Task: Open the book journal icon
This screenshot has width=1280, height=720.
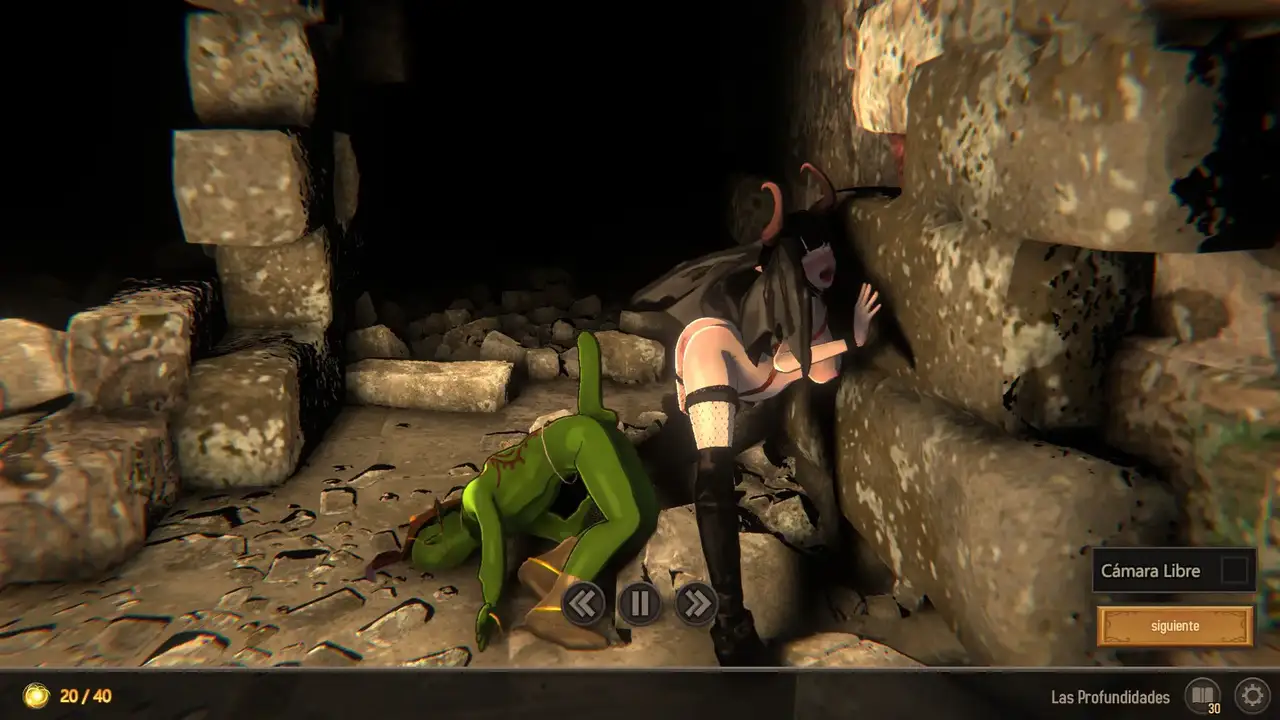Action: pos(1202,695)
